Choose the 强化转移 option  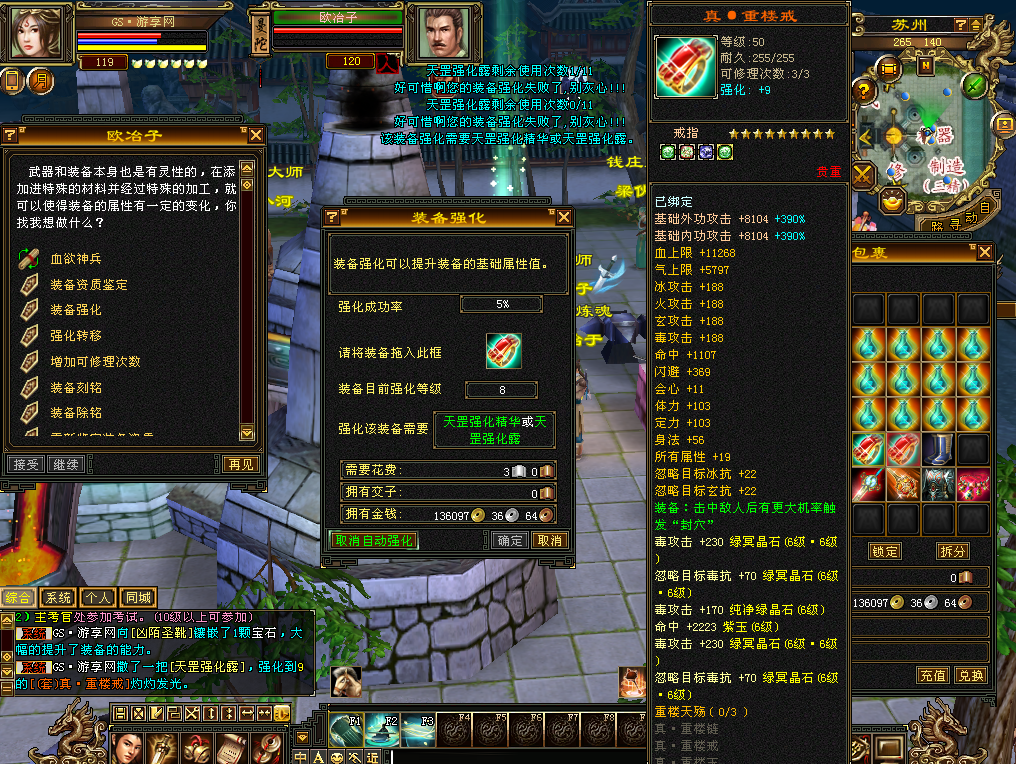76,336
